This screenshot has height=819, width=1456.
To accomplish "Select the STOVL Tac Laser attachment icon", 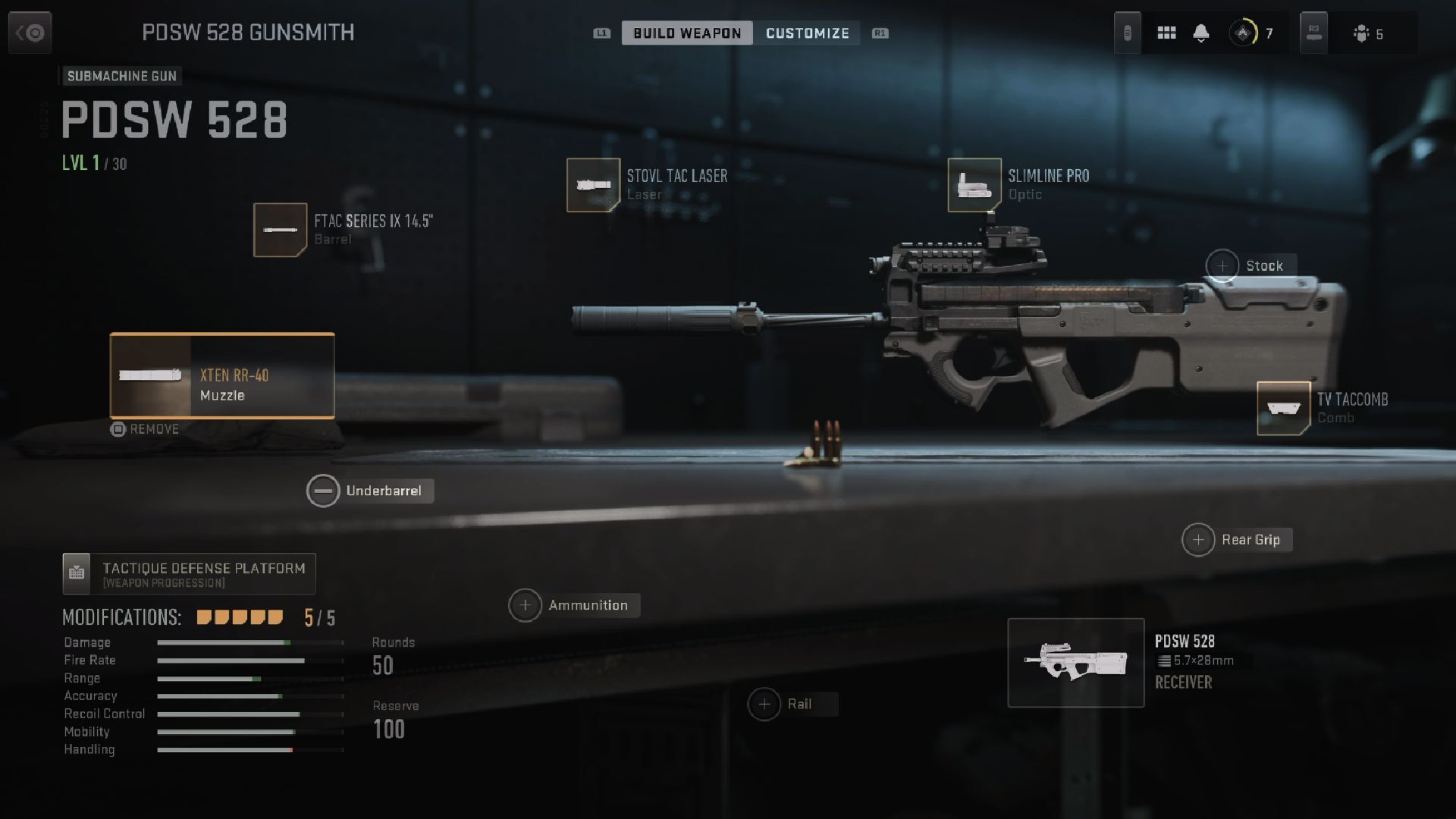I will point(594,184).
